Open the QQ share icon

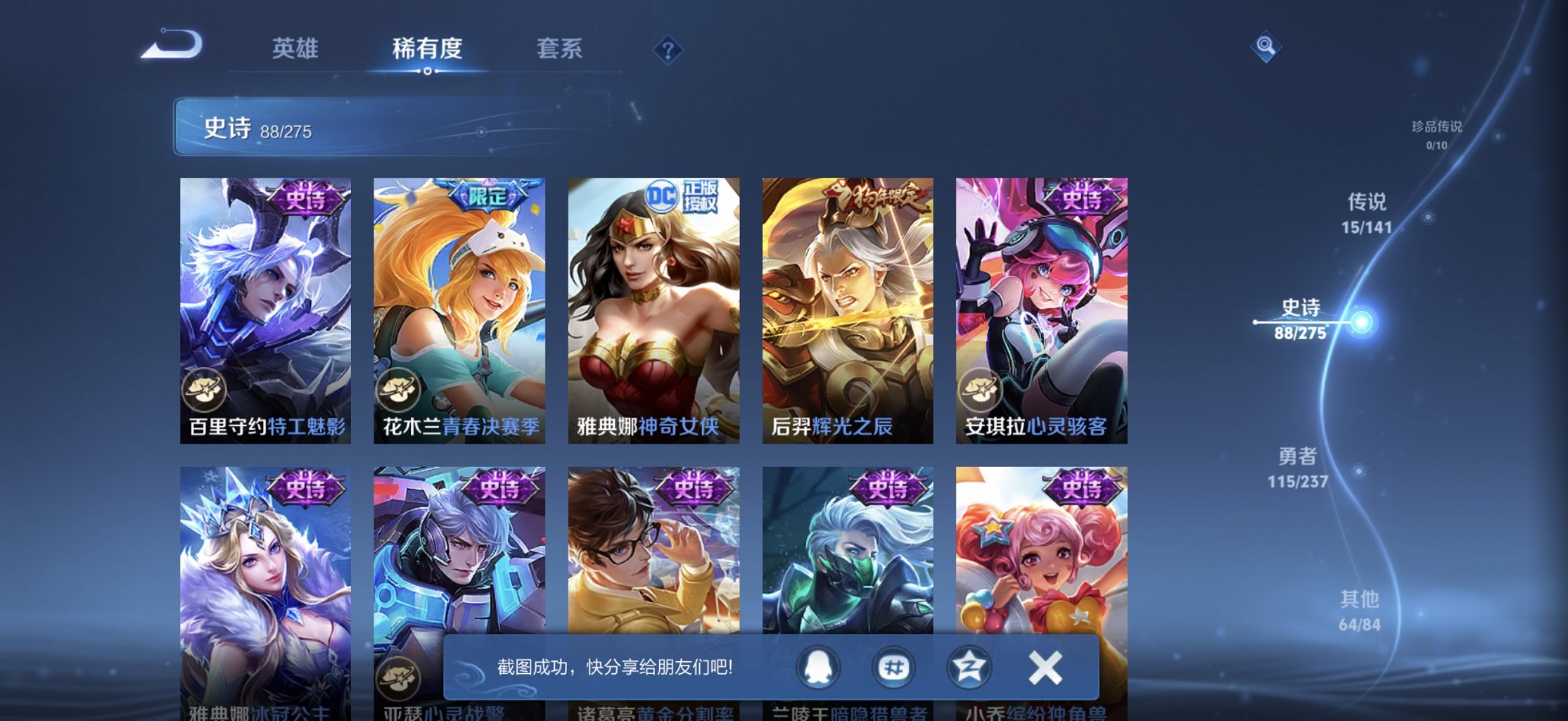pos(817,667)
